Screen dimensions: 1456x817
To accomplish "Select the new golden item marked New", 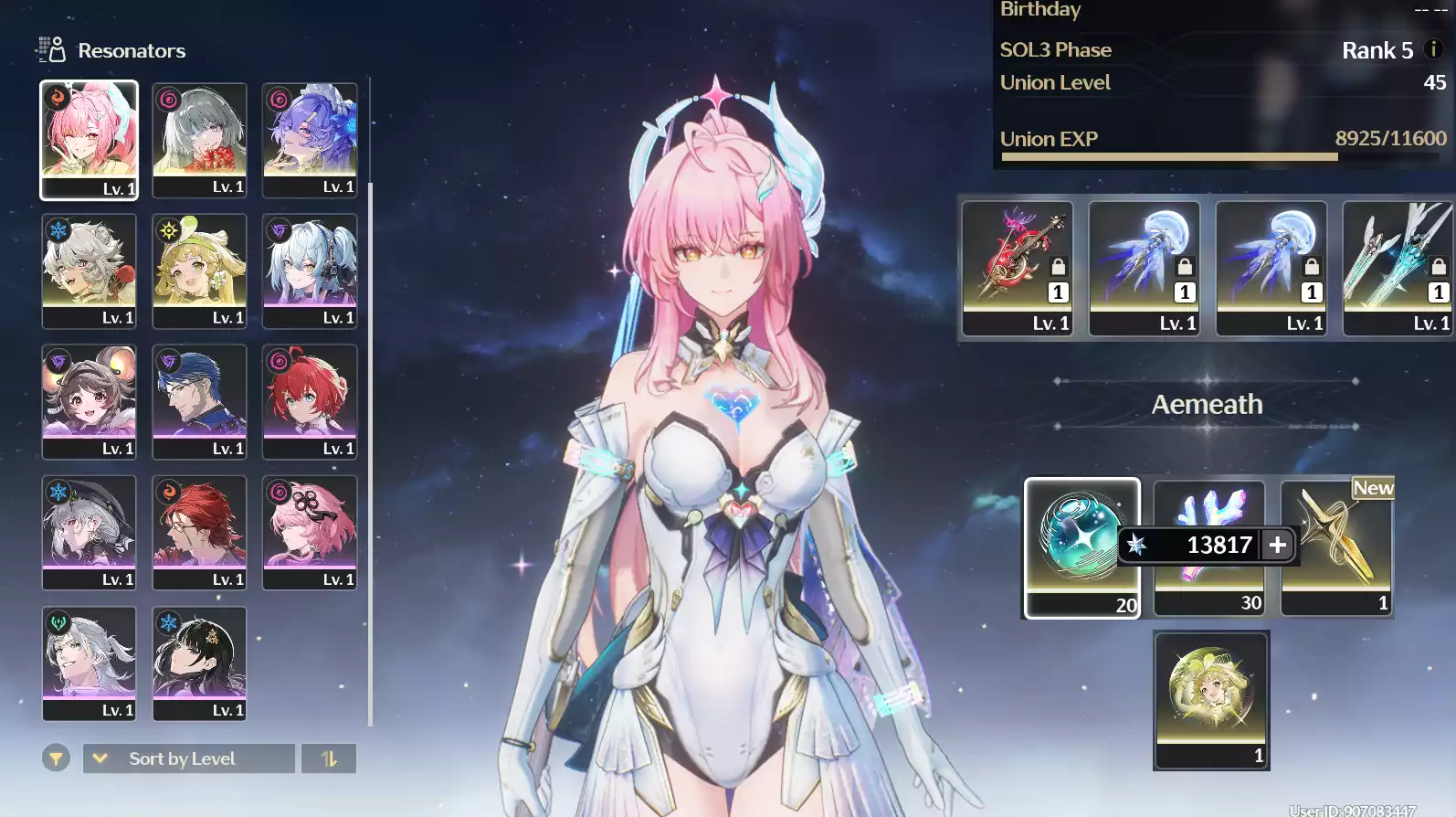I will (1337, 546).
